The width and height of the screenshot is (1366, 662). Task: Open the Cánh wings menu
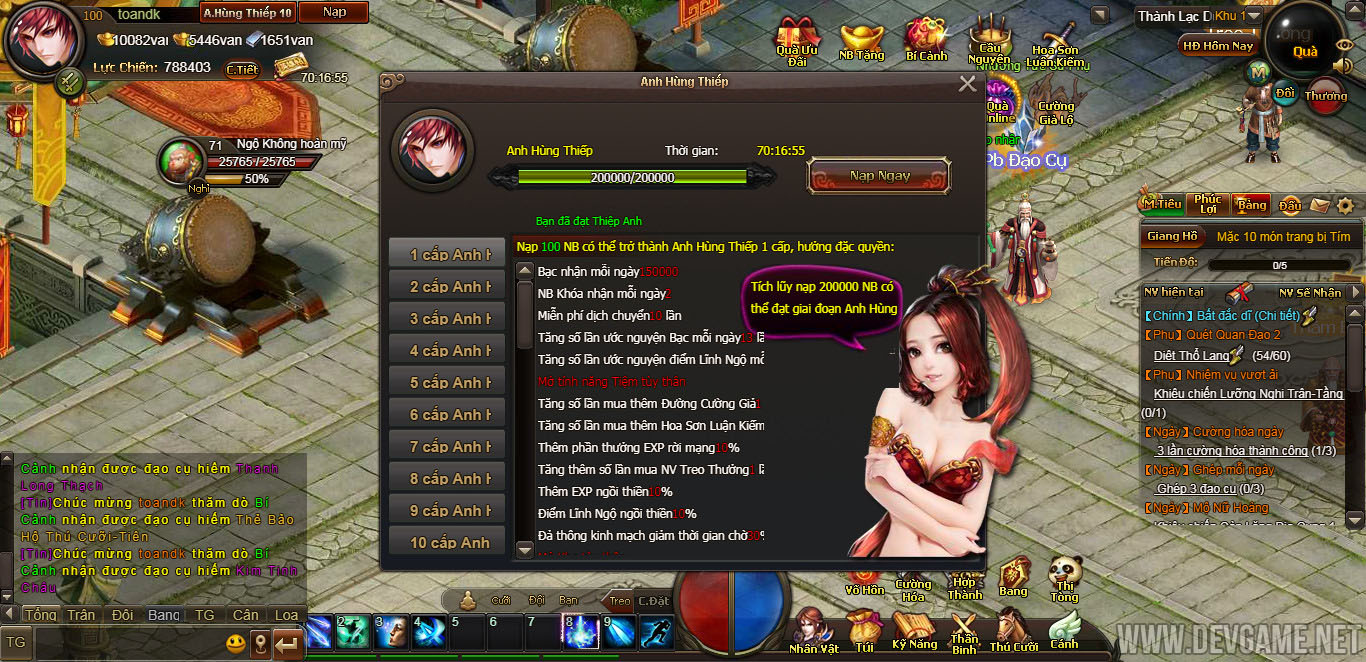(x=1064, y=630)
